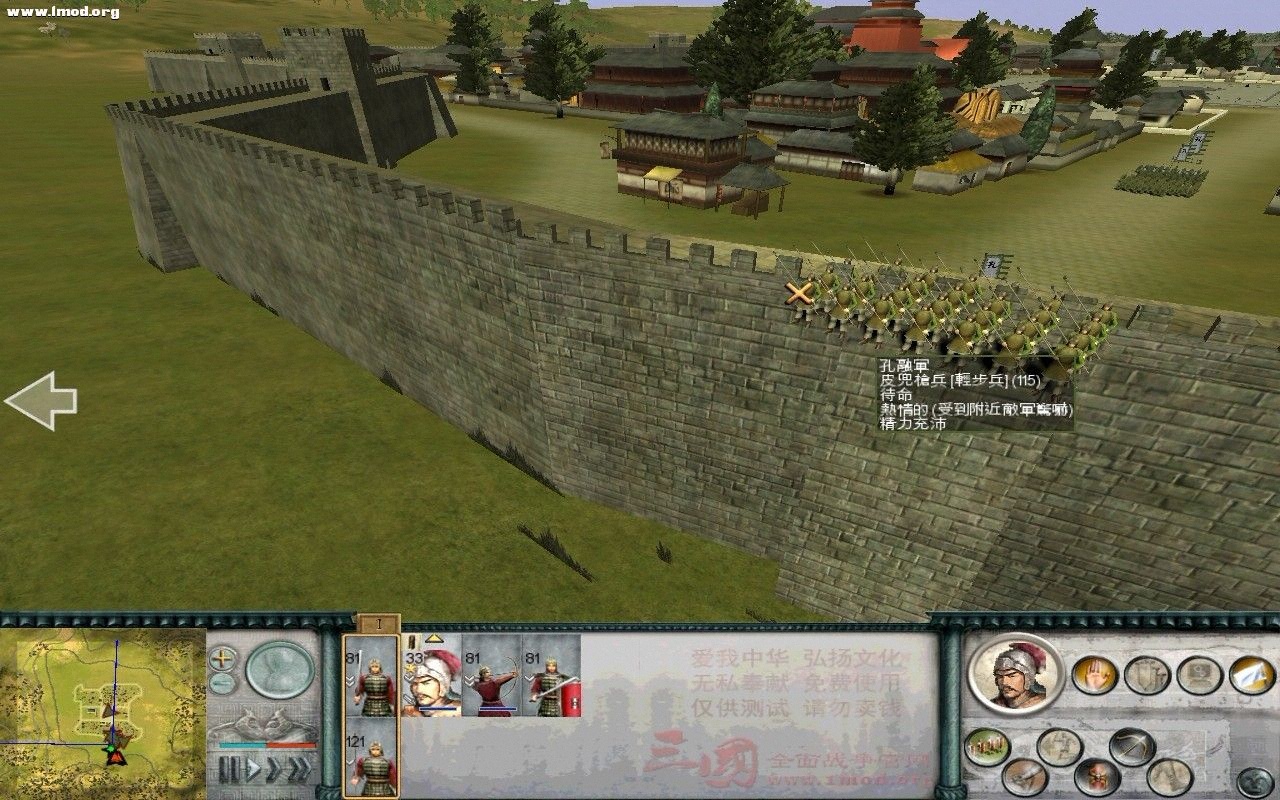Click the white back arrow on the left edge
Screen dimensions: 1280x800
pos(40,400)
